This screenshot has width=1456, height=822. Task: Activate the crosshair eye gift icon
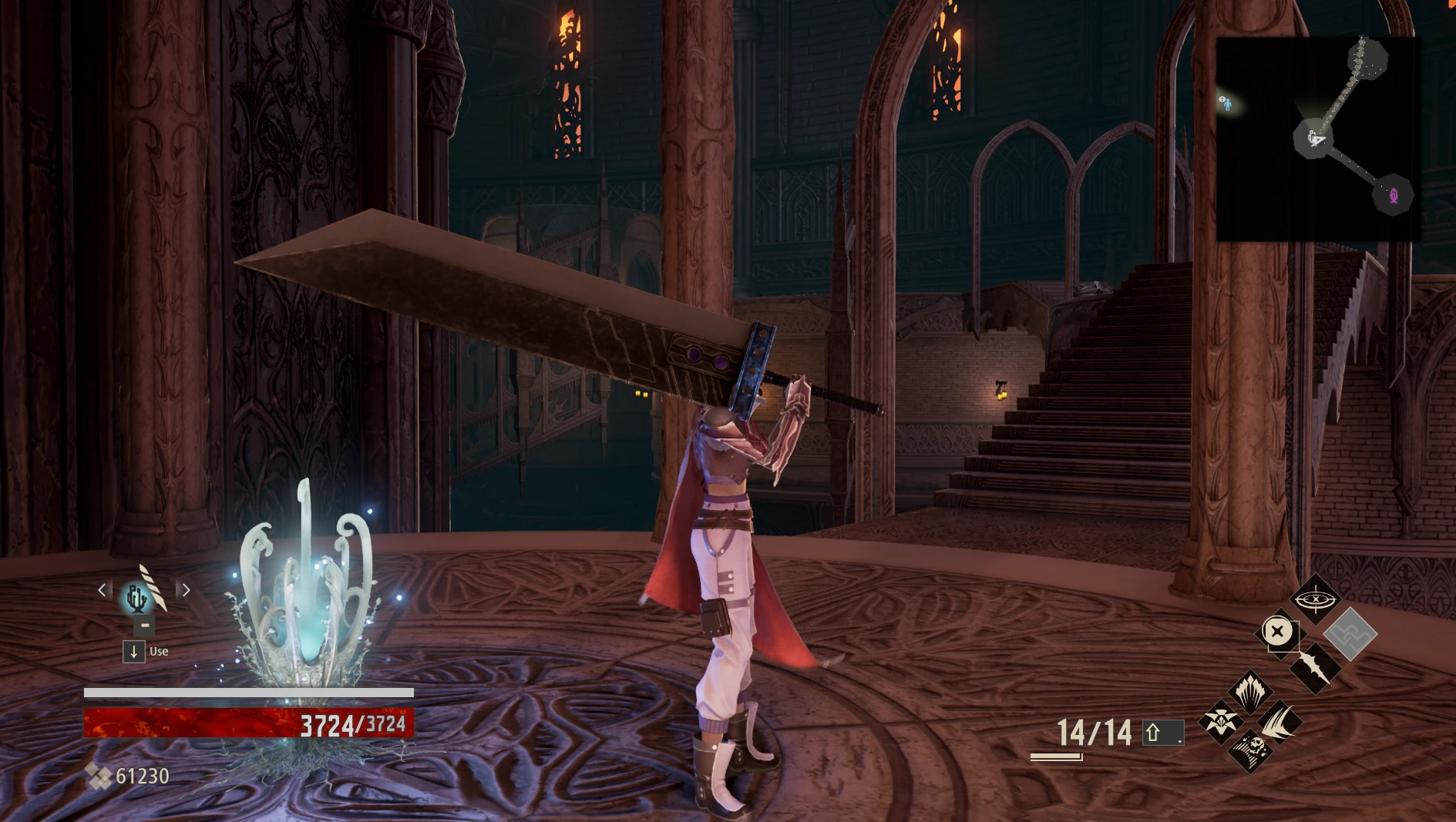tap(1315, 599)
